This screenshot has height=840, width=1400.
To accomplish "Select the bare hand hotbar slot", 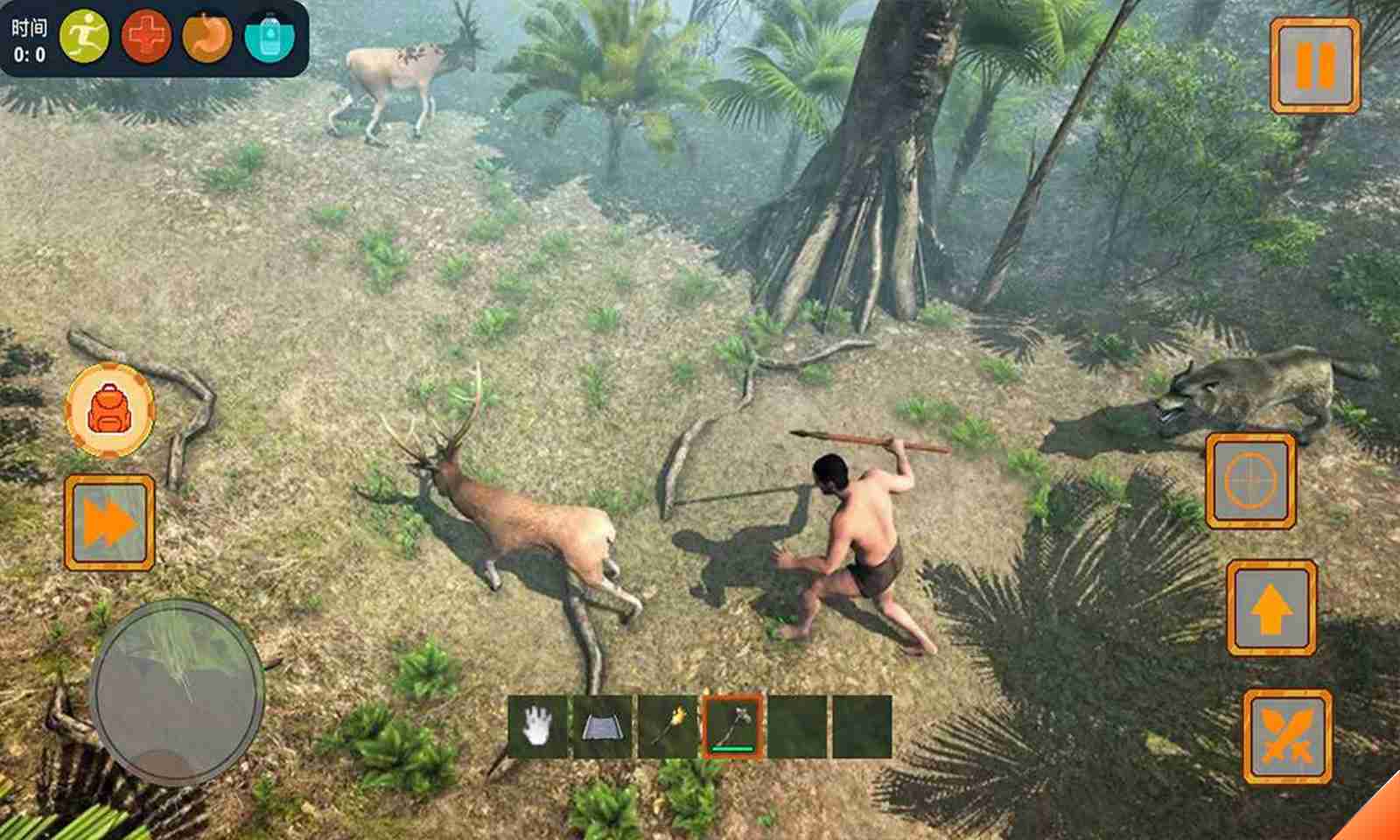I will tap(537, 727).
